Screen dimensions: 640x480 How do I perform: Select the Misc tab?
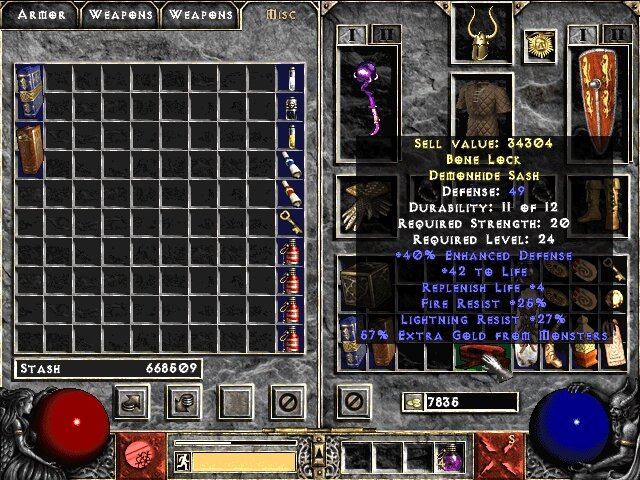tap(282, 15)
